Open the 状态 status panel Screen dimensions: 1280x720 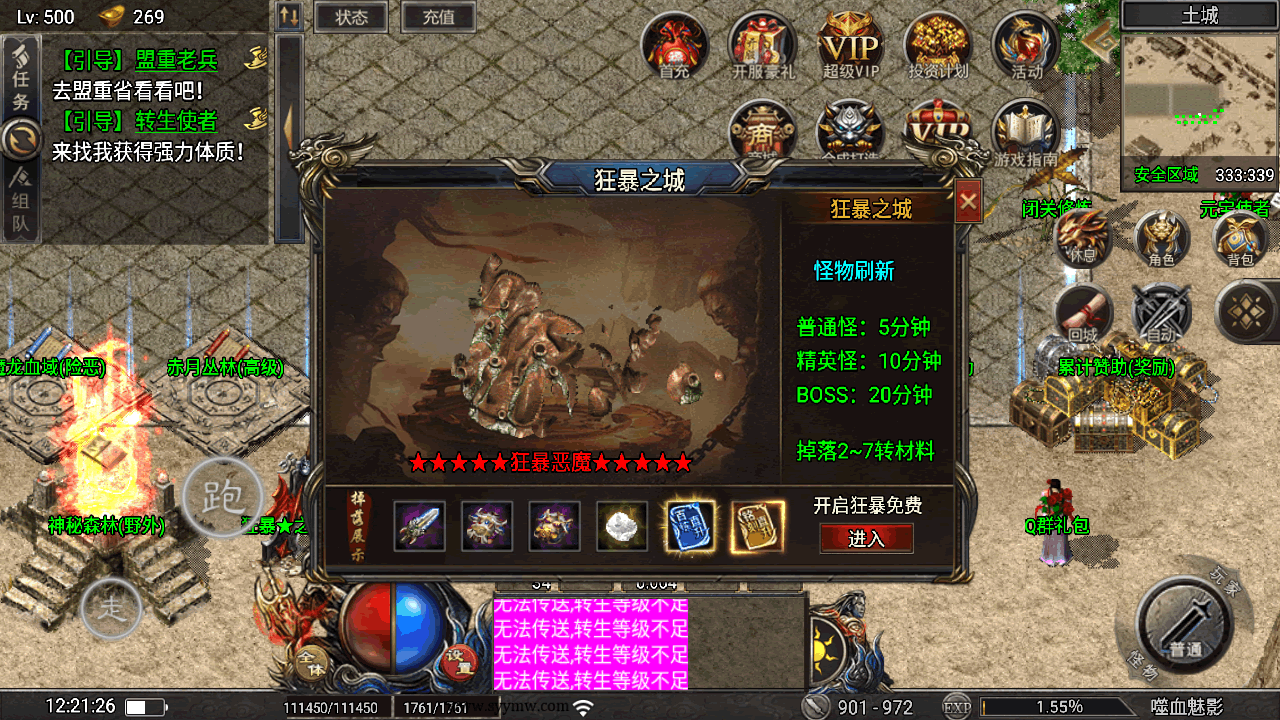[x=352, y=17]
